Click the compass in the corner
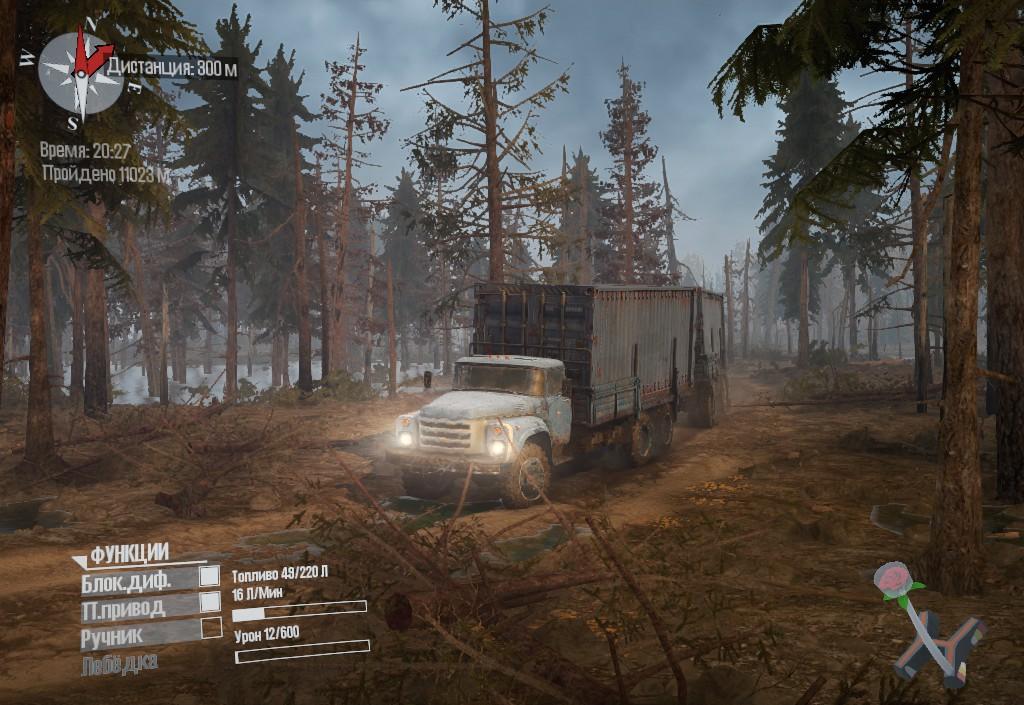Screen dimensions: 1024x705 tap(80, 71)
